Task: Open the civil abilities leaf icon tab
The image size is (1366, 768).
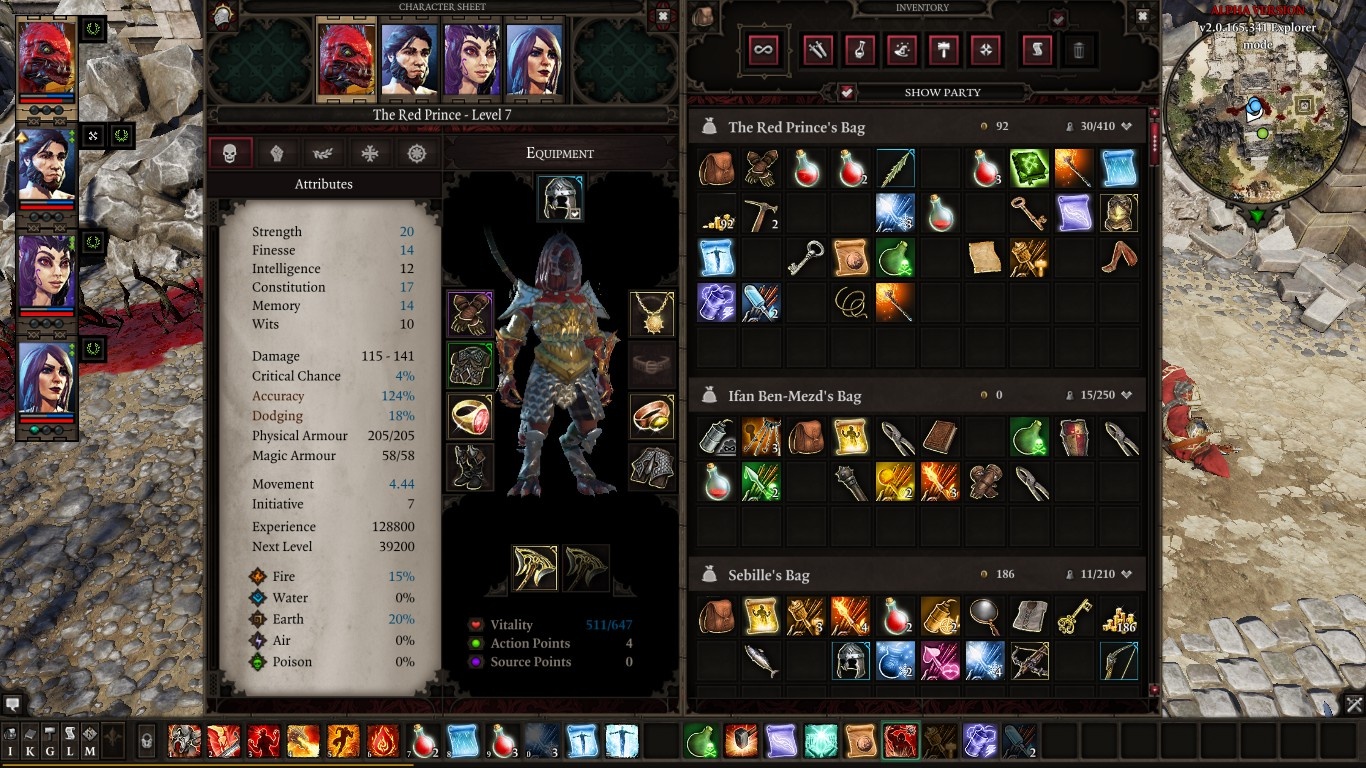Action: pyautogui.click(x=322, y=152)
